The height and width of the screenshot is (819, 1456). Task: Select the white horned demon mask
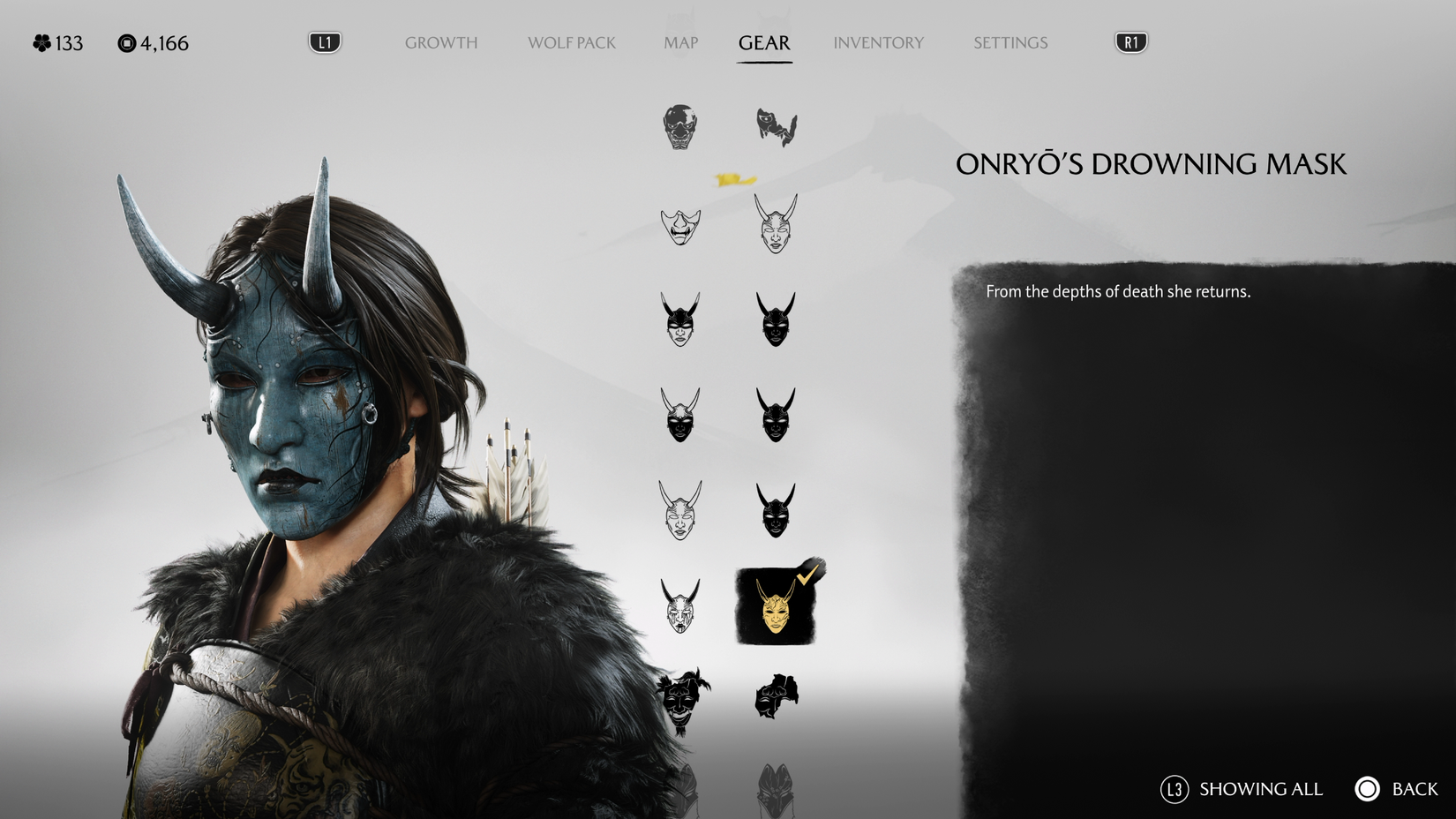coord(777,225)
